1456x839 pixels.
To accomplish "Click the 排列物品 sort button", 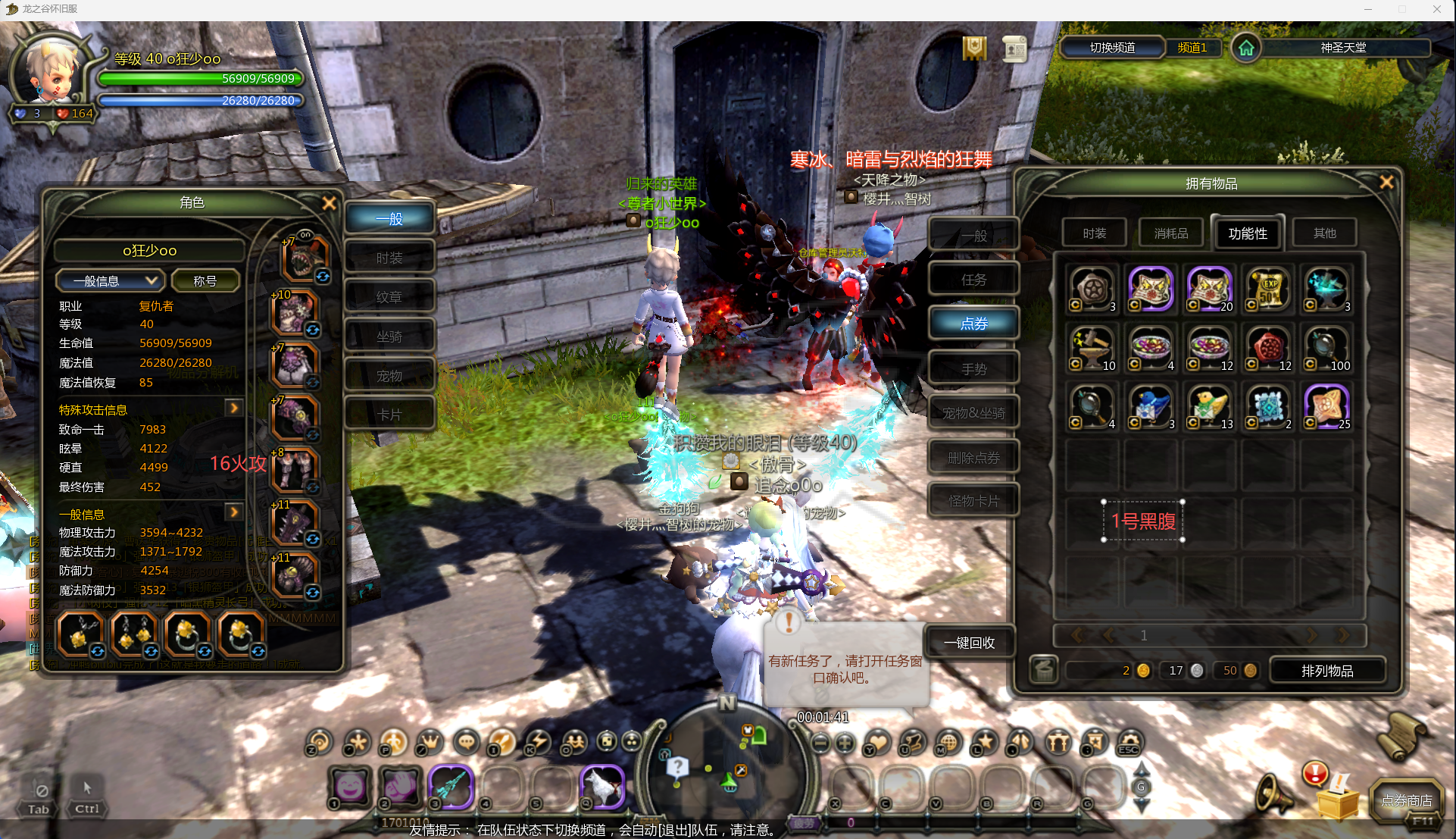I will 1326,671.
